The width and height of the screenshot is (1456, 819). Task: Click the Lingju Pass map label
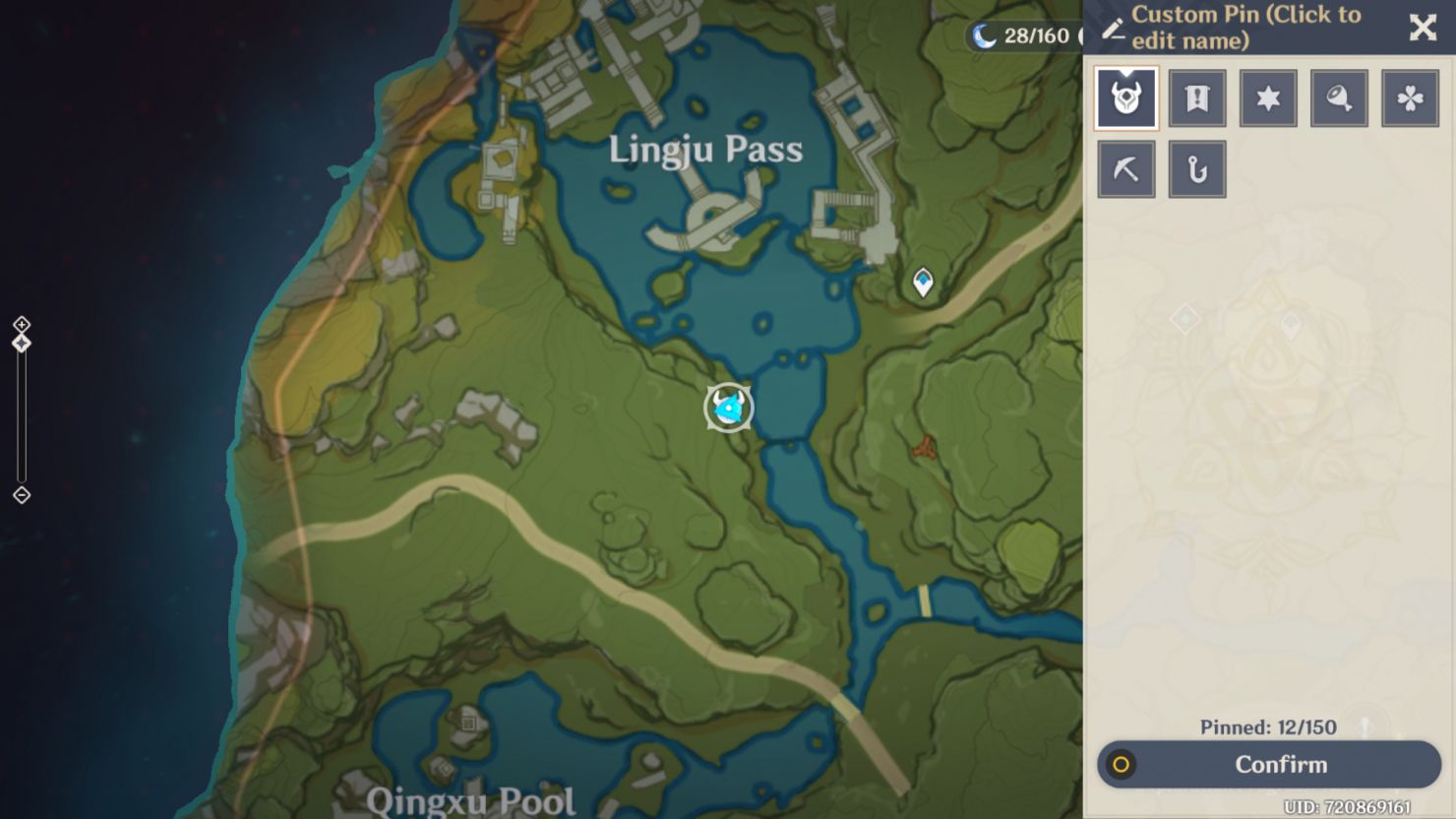click(x=704, y=150)
